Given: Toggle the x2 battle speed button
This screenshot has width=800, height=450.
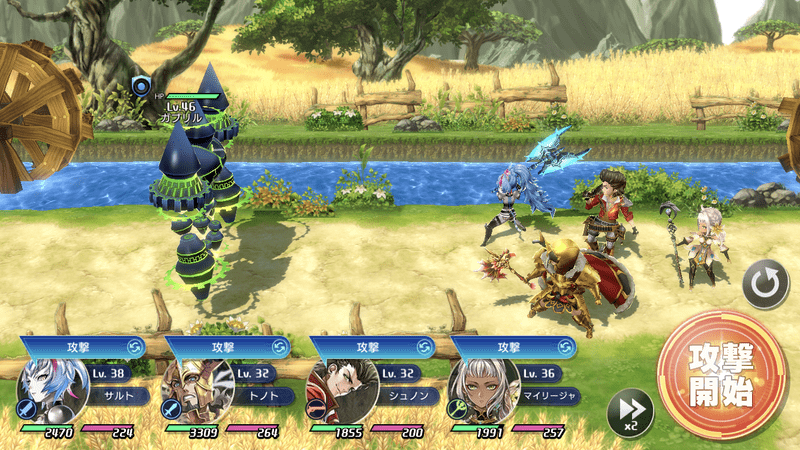Looking at the screenshot, I should coord(630,411).
